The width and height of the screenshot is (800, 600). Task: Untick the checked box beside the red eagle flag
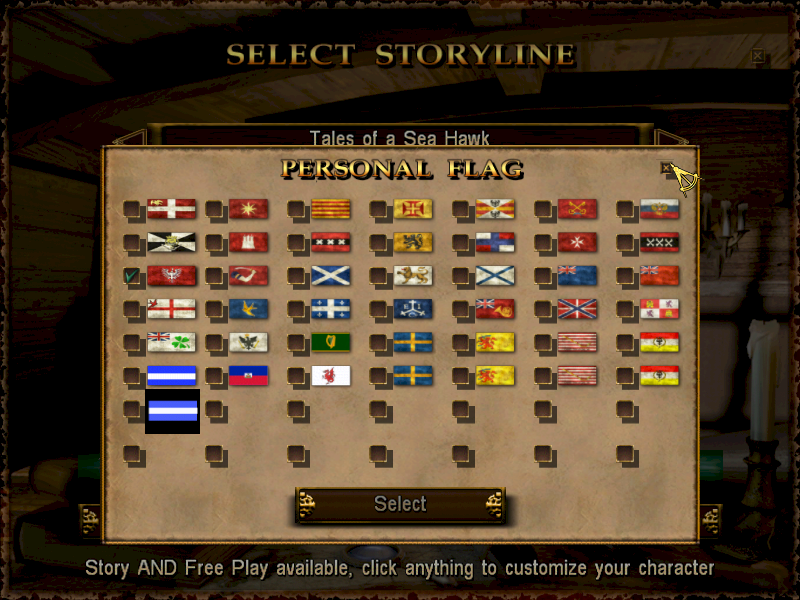tap(132, 275)
